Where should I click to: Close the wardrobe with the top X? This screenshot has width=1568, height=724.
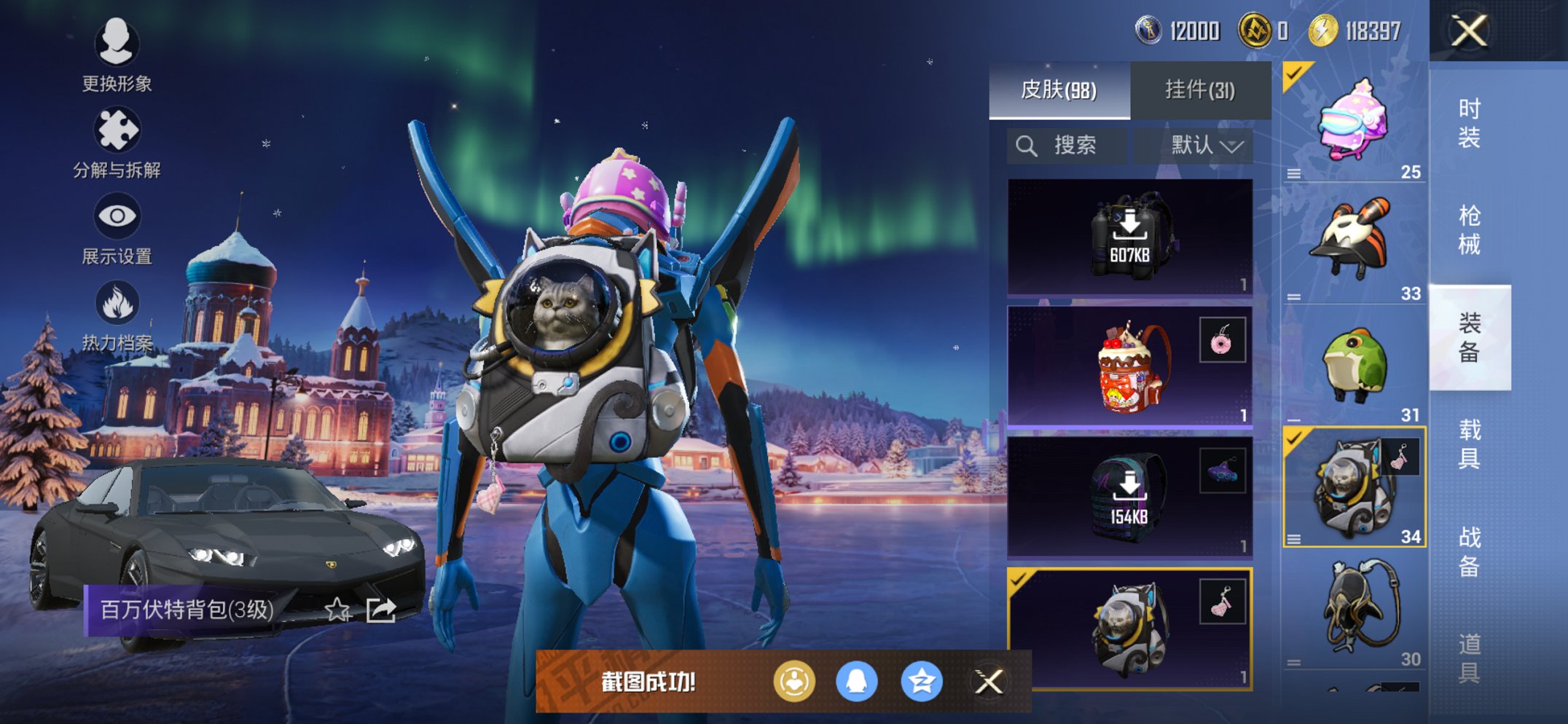click(1469, 31)
